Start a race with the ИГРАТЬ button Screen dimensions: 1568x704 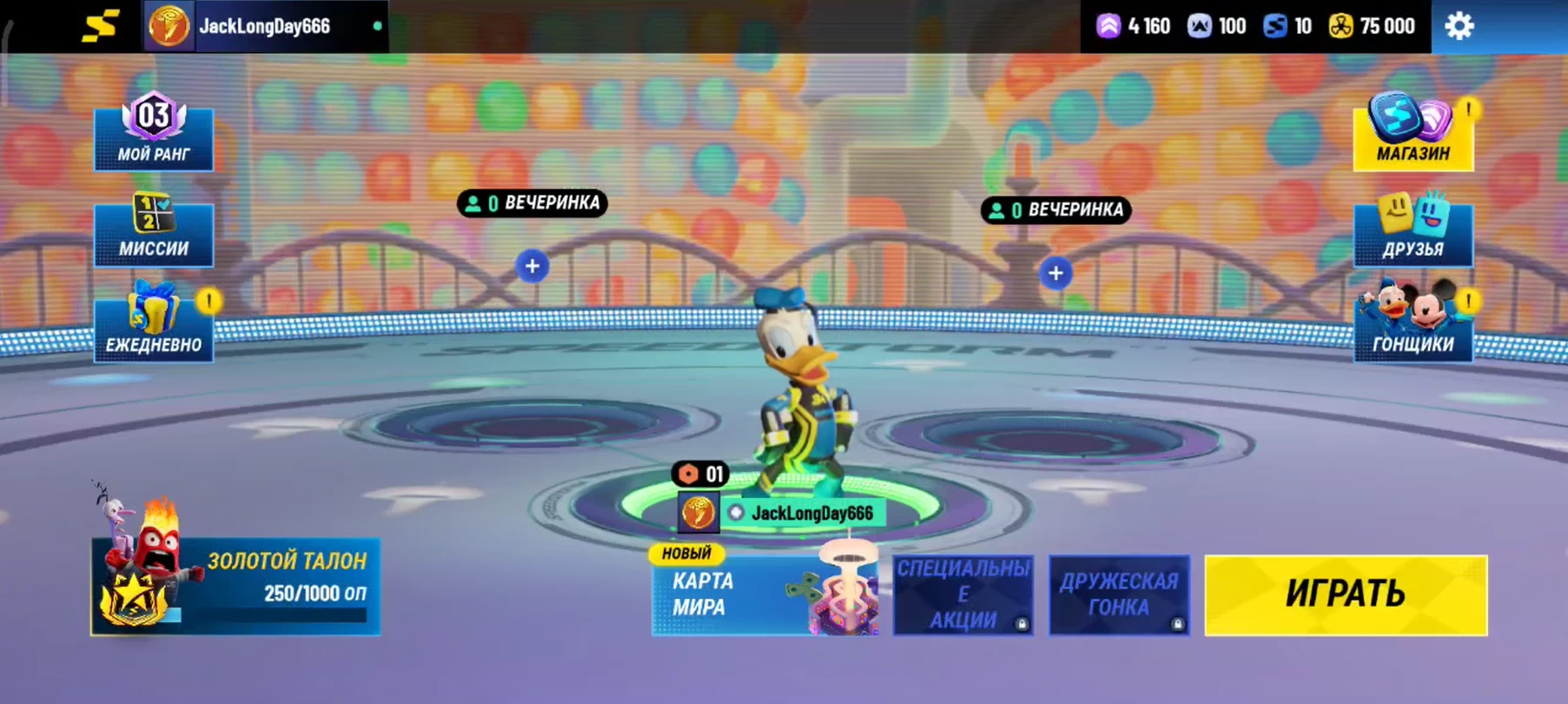tap(1345, 594)
